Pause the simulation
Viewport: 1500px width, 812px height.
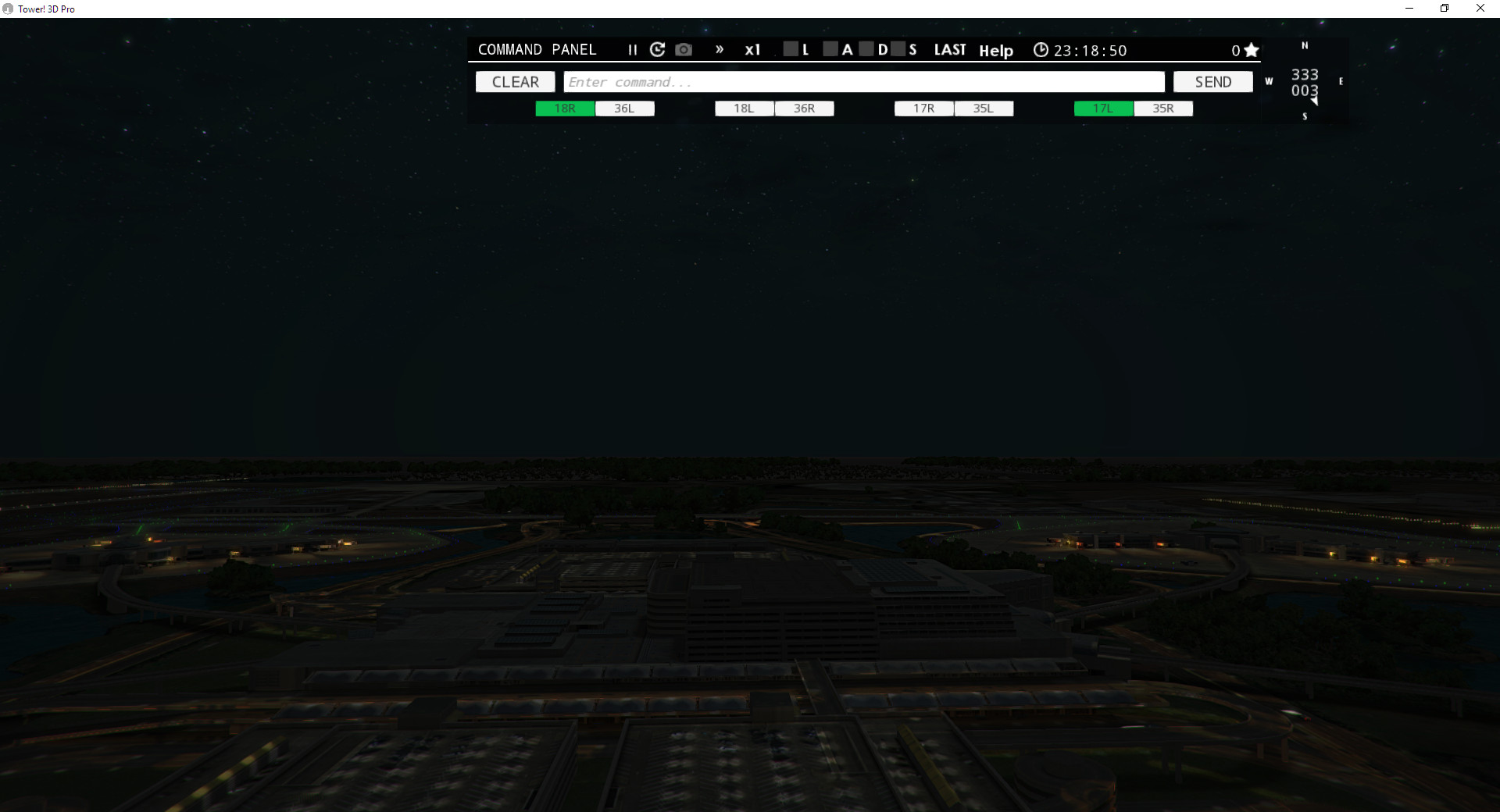633,49
